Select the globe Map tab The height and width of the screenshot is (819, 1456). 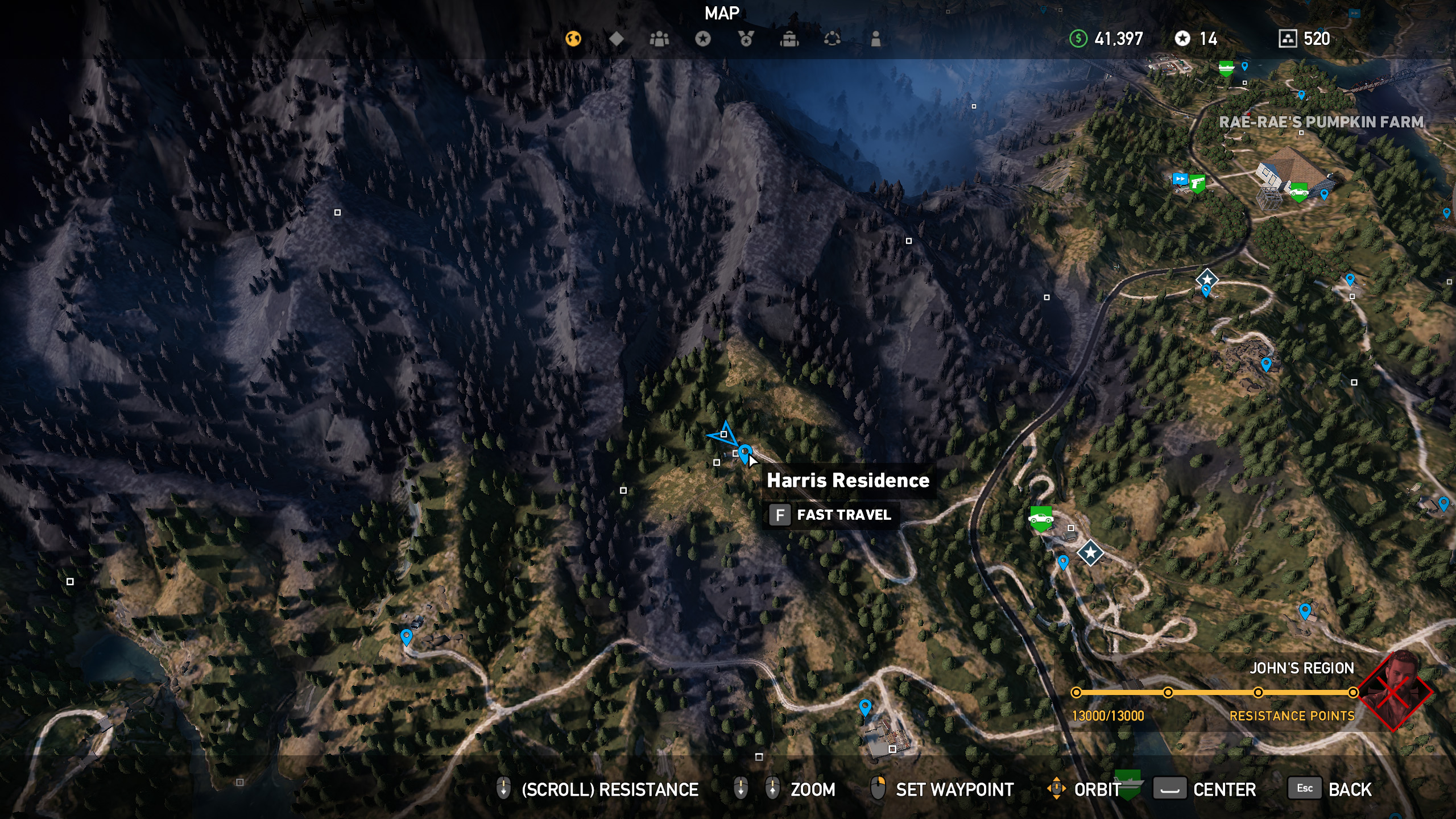(573, 39)
